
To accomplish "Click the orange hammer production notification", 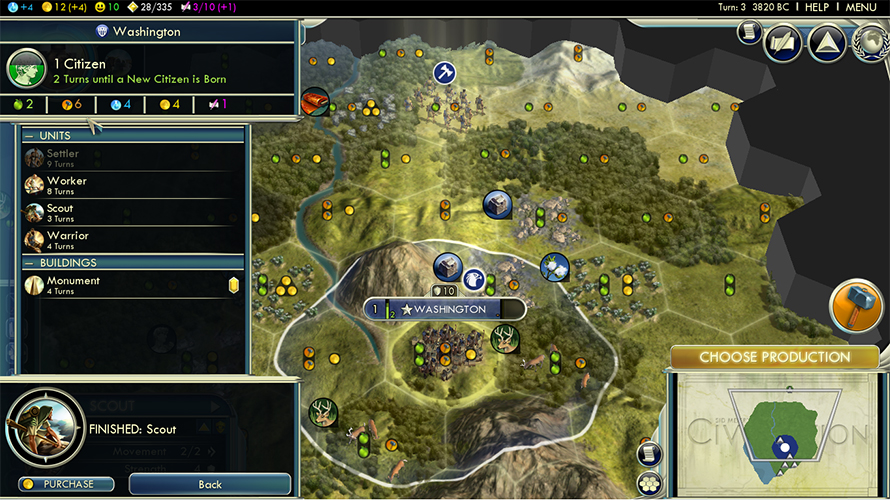I will (853, 305).
